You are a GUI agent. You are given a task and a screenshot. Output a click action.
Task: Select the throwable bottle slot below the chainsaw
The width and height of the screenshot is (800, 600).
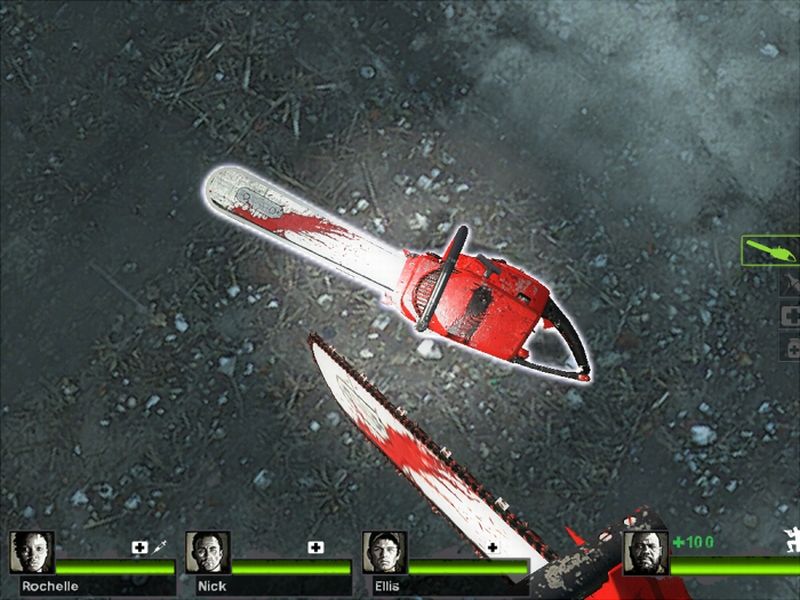pos(789,284)
